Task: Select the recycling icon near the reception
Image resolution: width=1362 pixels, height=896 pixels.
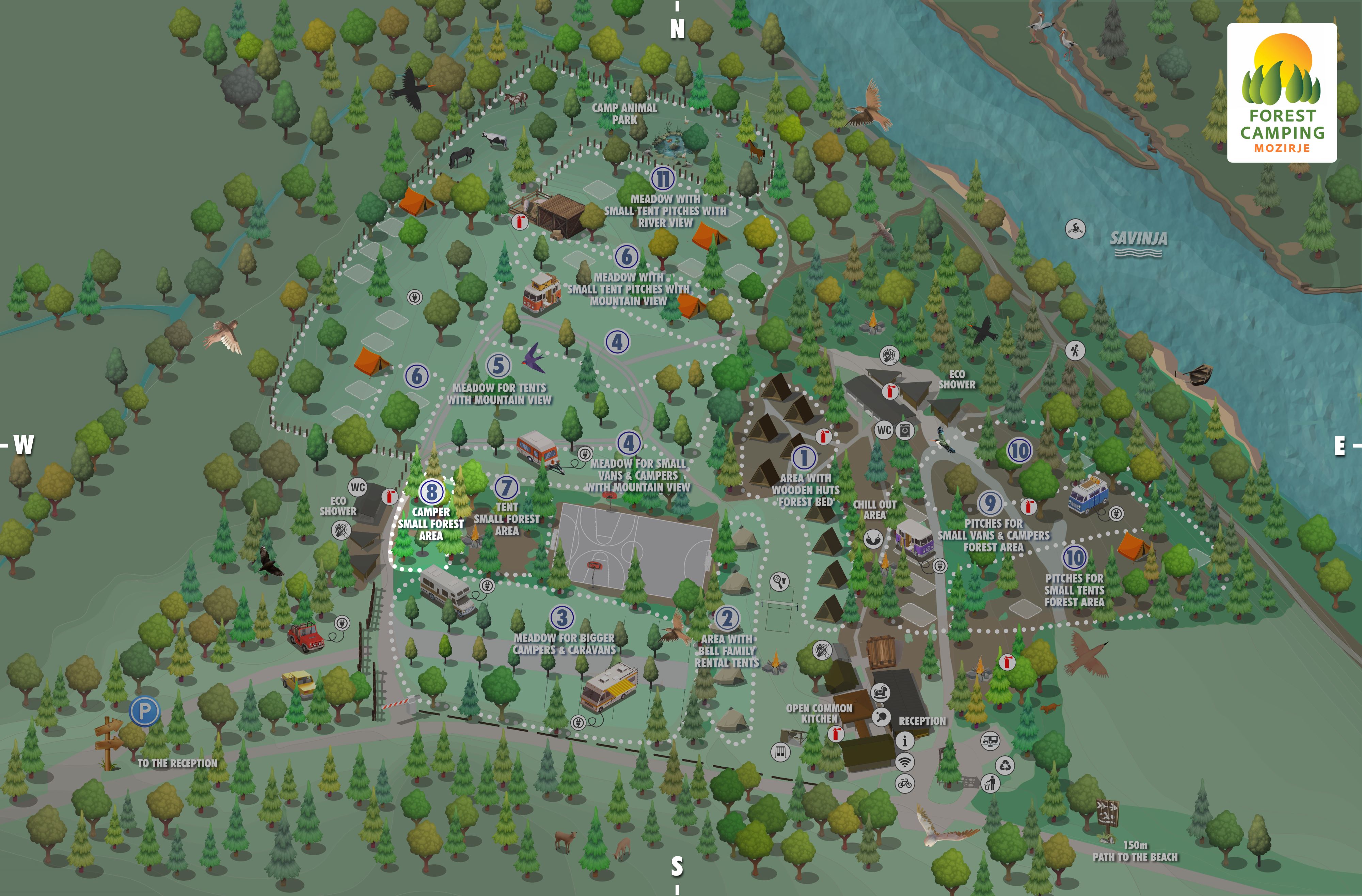Action: coord(1005,764)
